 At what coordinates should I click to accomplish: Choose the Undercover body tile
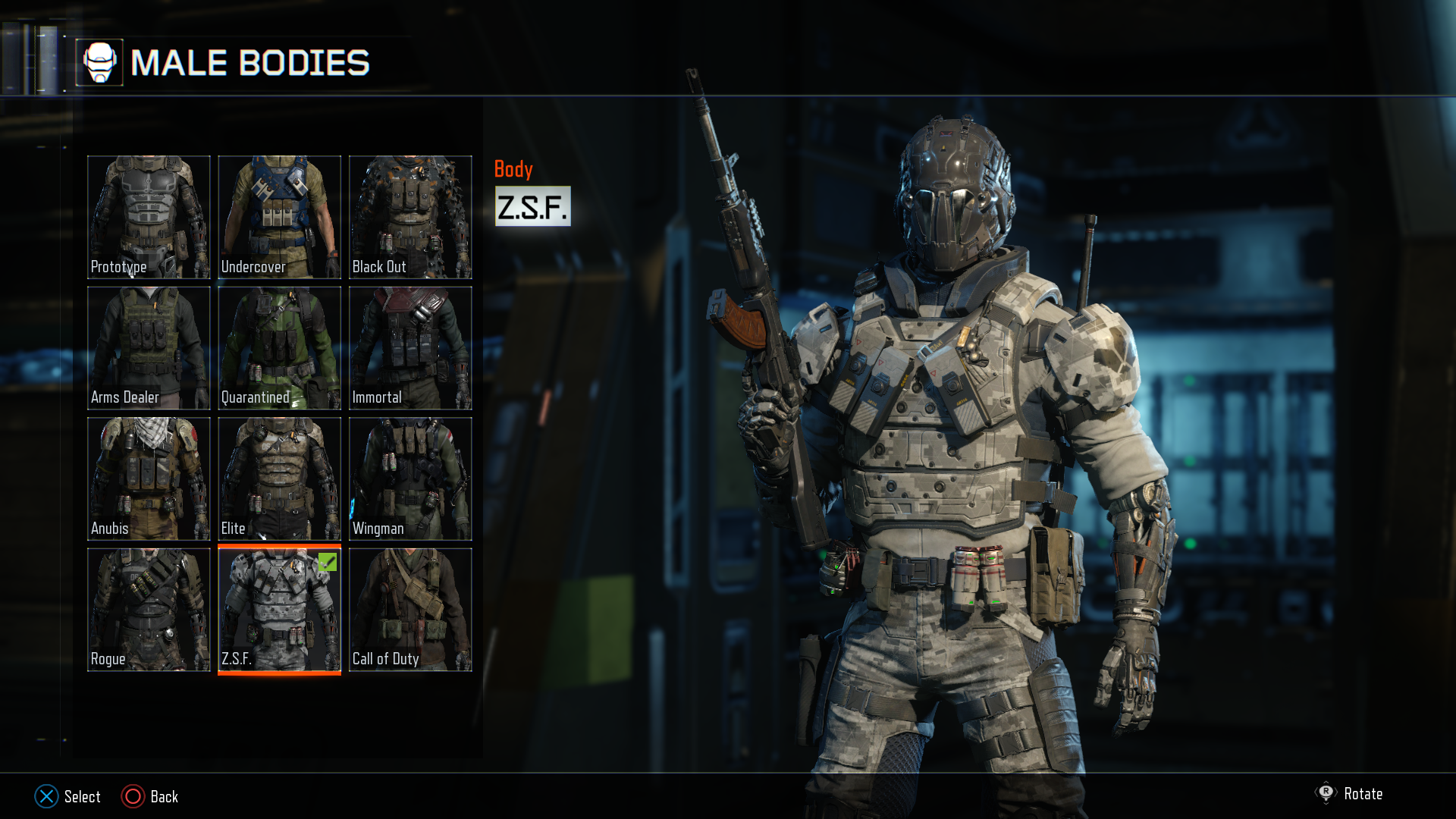[x=279, y=217]
